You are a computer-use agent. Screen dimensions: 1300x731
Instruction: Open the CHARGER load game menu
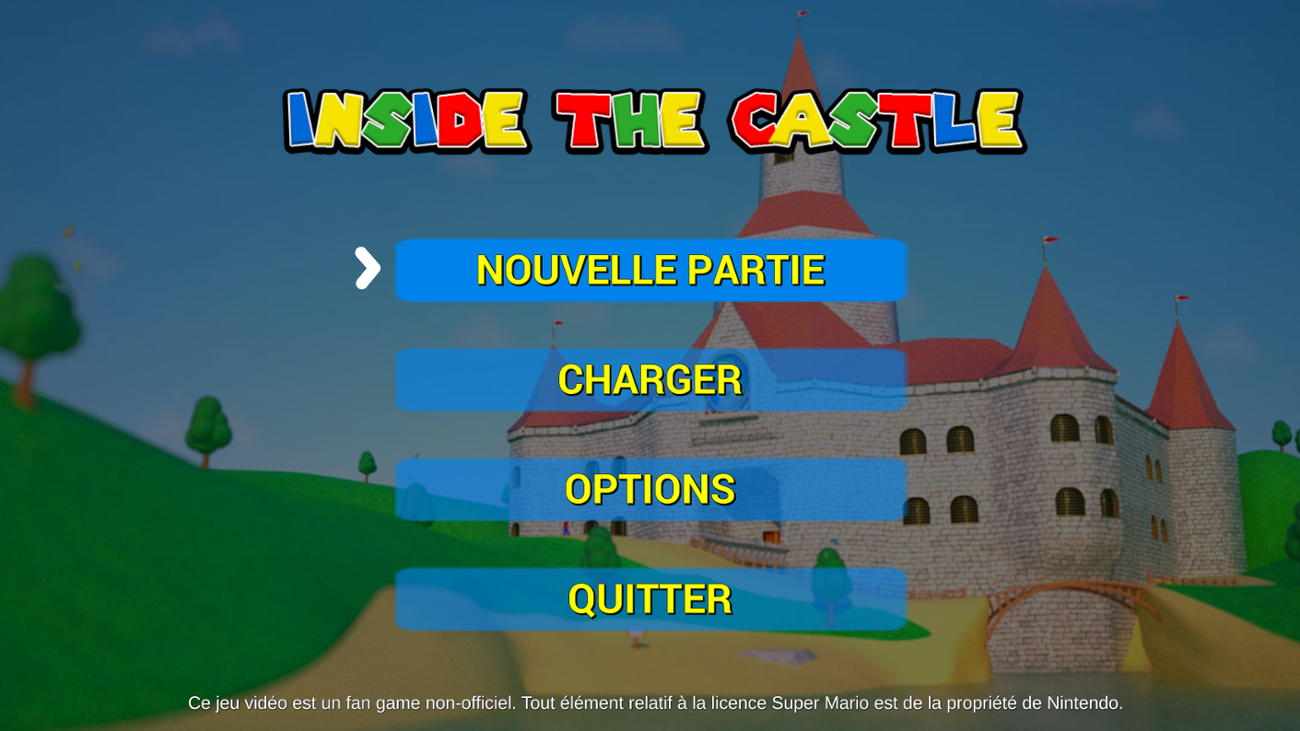tap(650, 380)
